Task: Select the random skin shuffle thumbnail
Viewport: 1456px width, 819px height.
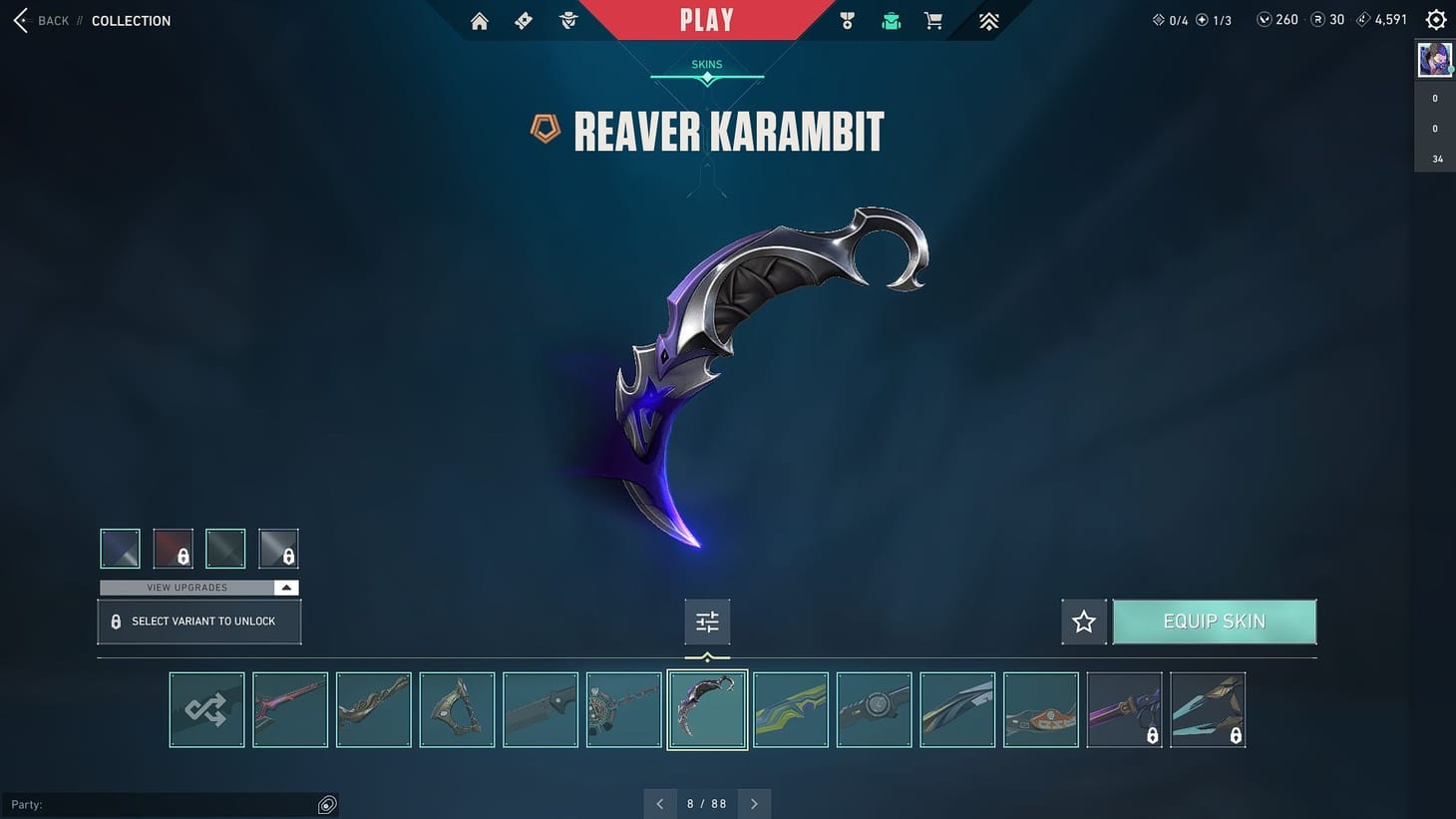Action: click(206, 709)
